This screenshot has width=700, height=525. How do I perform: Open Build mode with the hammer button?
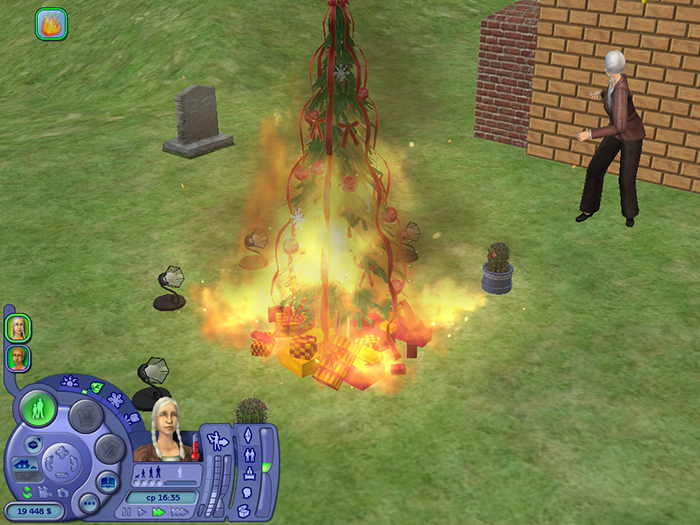pos(108,447)
